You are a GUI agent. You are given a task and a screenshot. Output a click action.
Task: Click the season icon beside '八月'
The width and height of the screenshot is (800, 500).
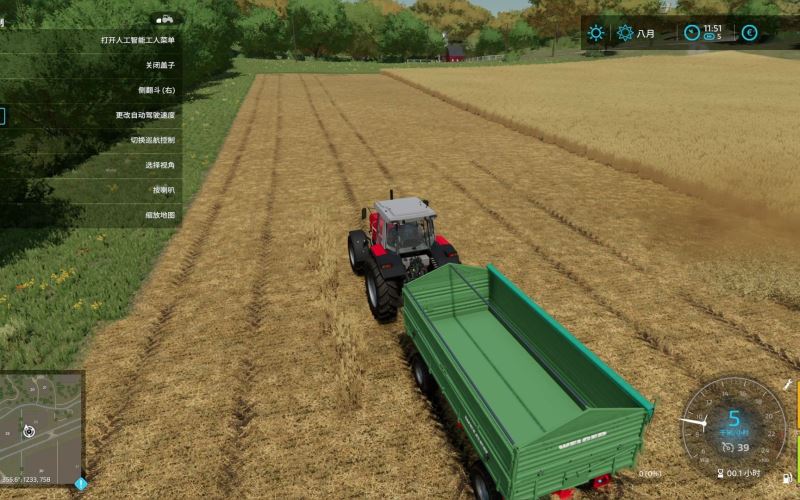tap(625, 33)
